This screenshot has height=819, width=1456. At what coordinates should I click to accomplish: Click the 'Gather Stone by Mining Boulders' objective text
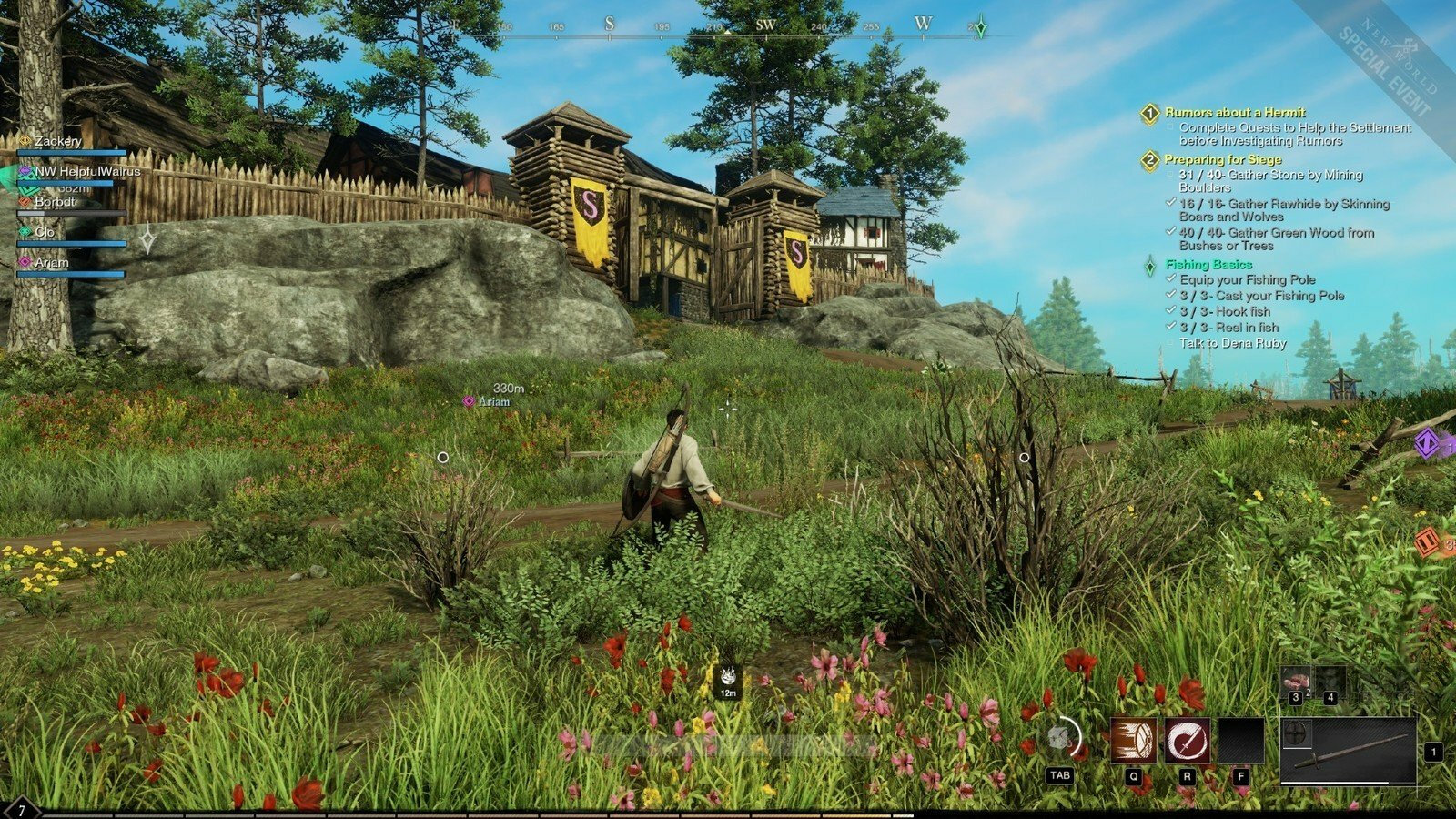pyautogui.click(x=1269, y=175)
